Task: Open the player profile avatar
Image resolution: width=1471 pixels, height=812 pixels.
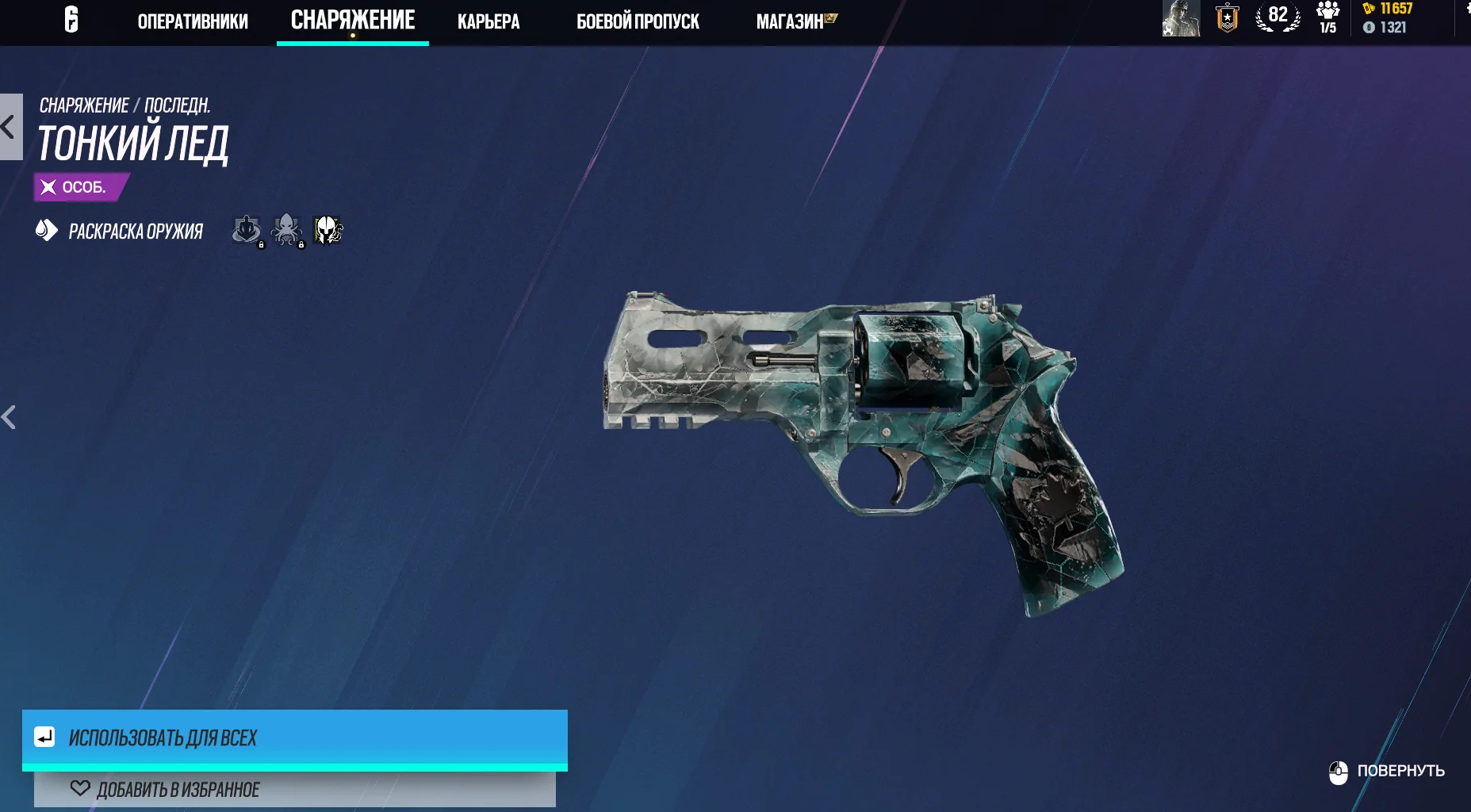Action: [x=1181, y=18]
